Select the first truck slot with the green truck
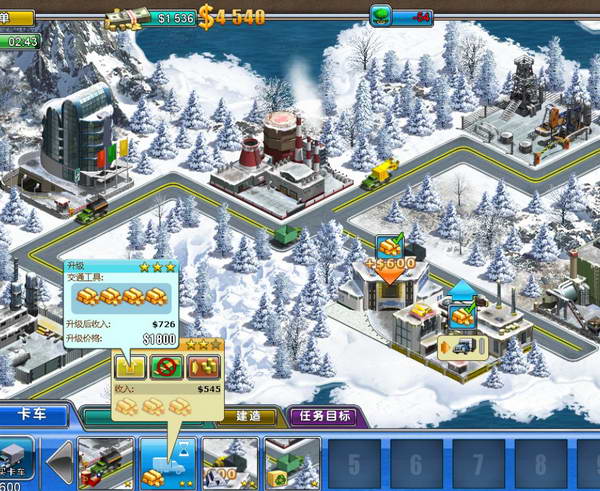 coord(105,461)
